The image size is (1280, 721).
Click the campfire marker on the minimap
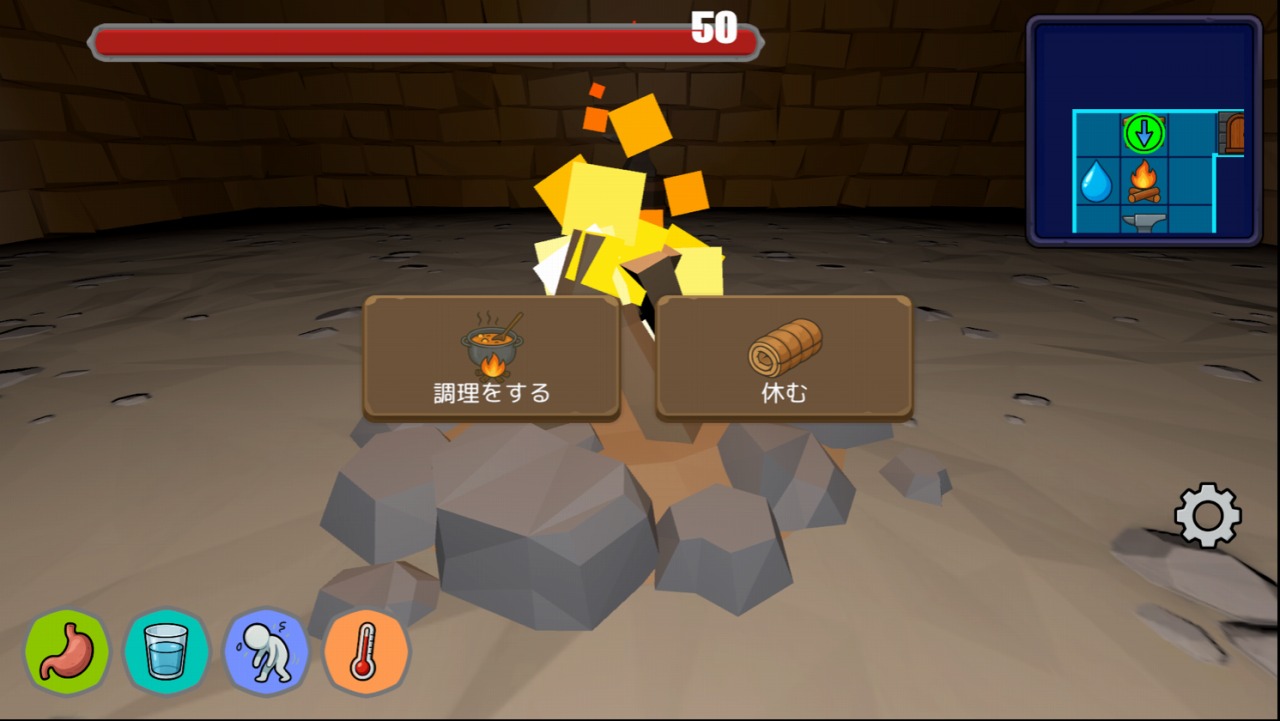click(x=1144, y=182)
